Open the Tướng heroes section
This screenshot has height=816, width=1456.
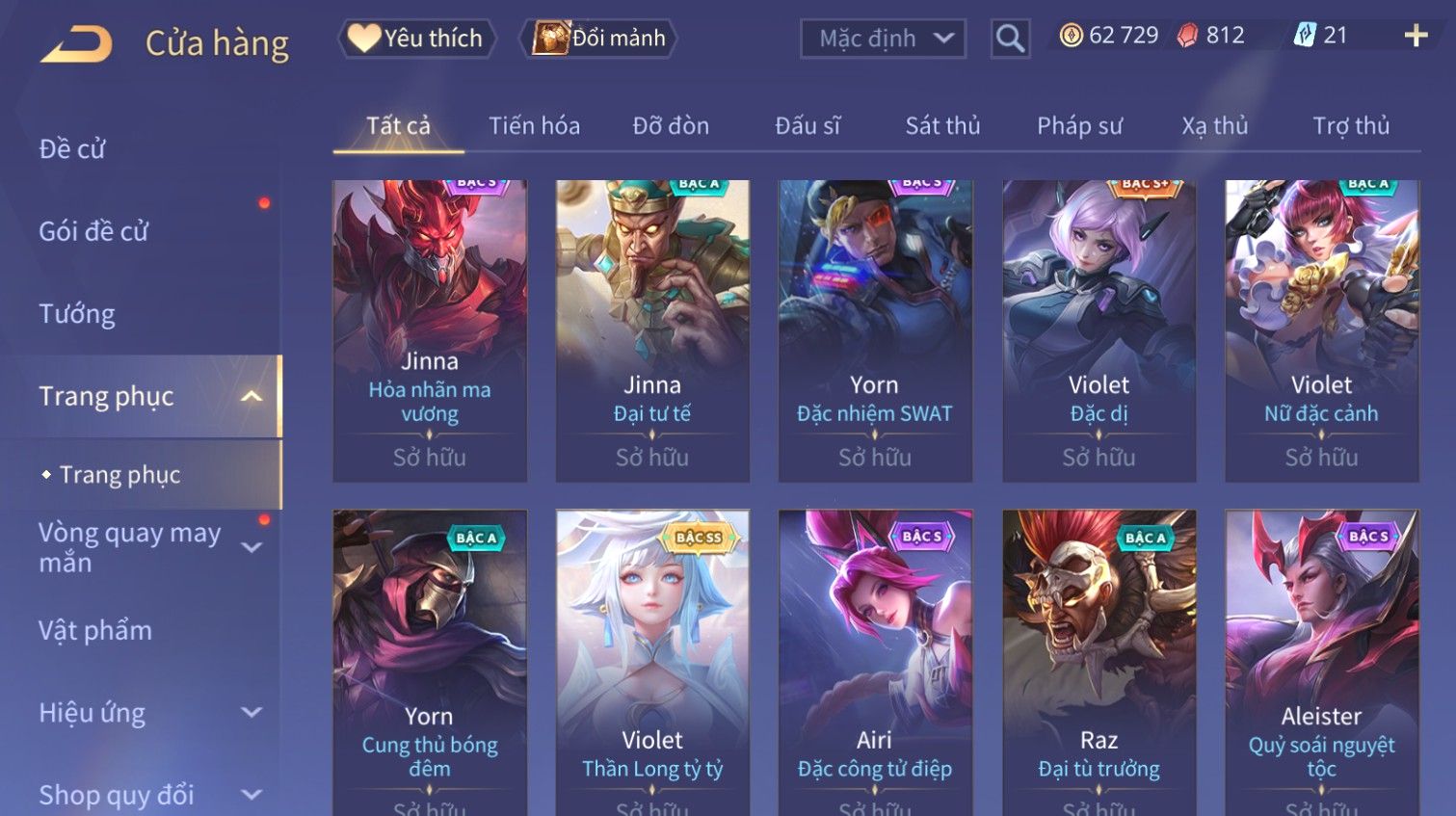coord(77,314)
